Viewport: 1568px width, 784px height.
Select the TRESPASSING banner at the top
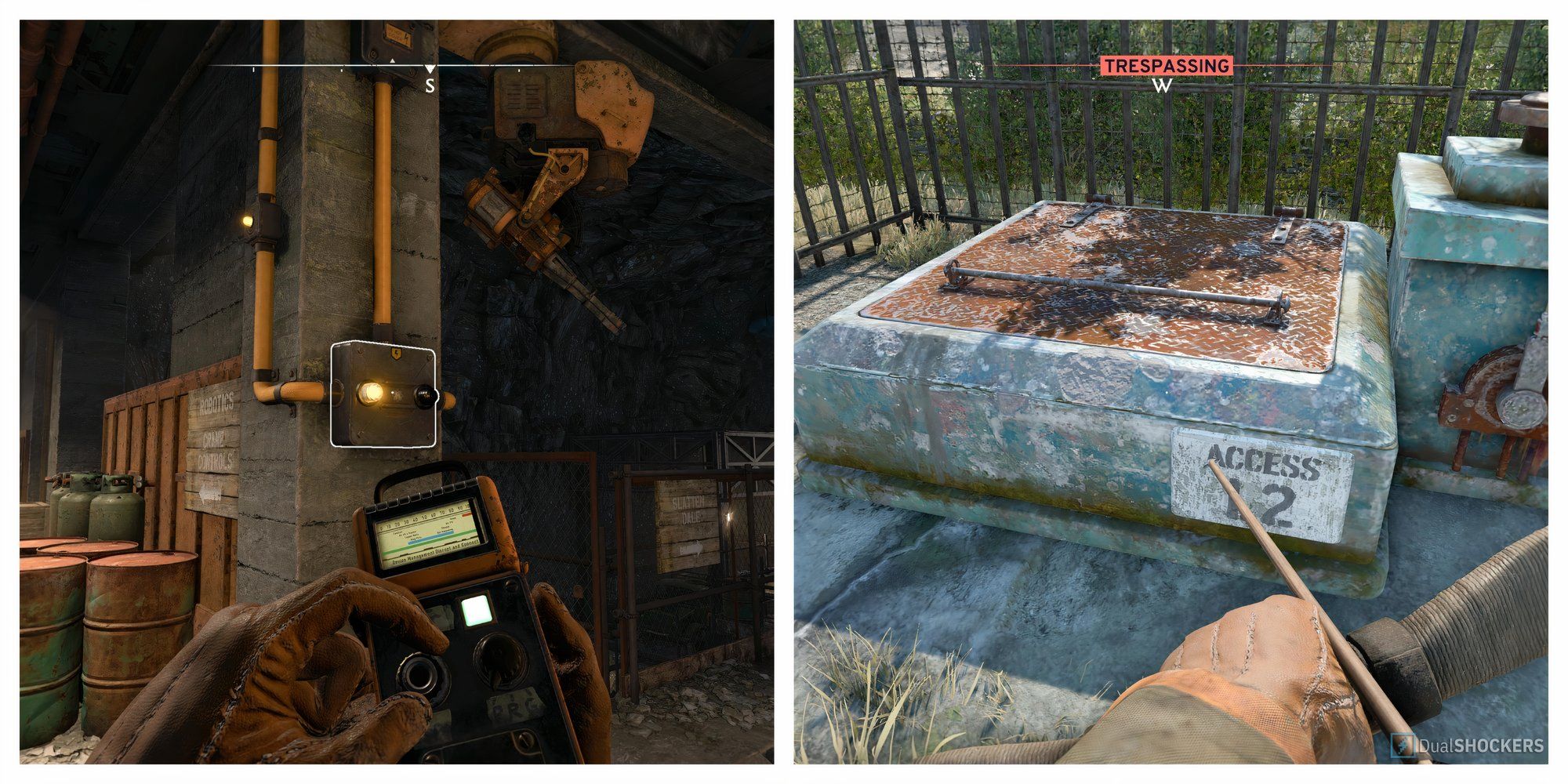[x=1167, y=64]
